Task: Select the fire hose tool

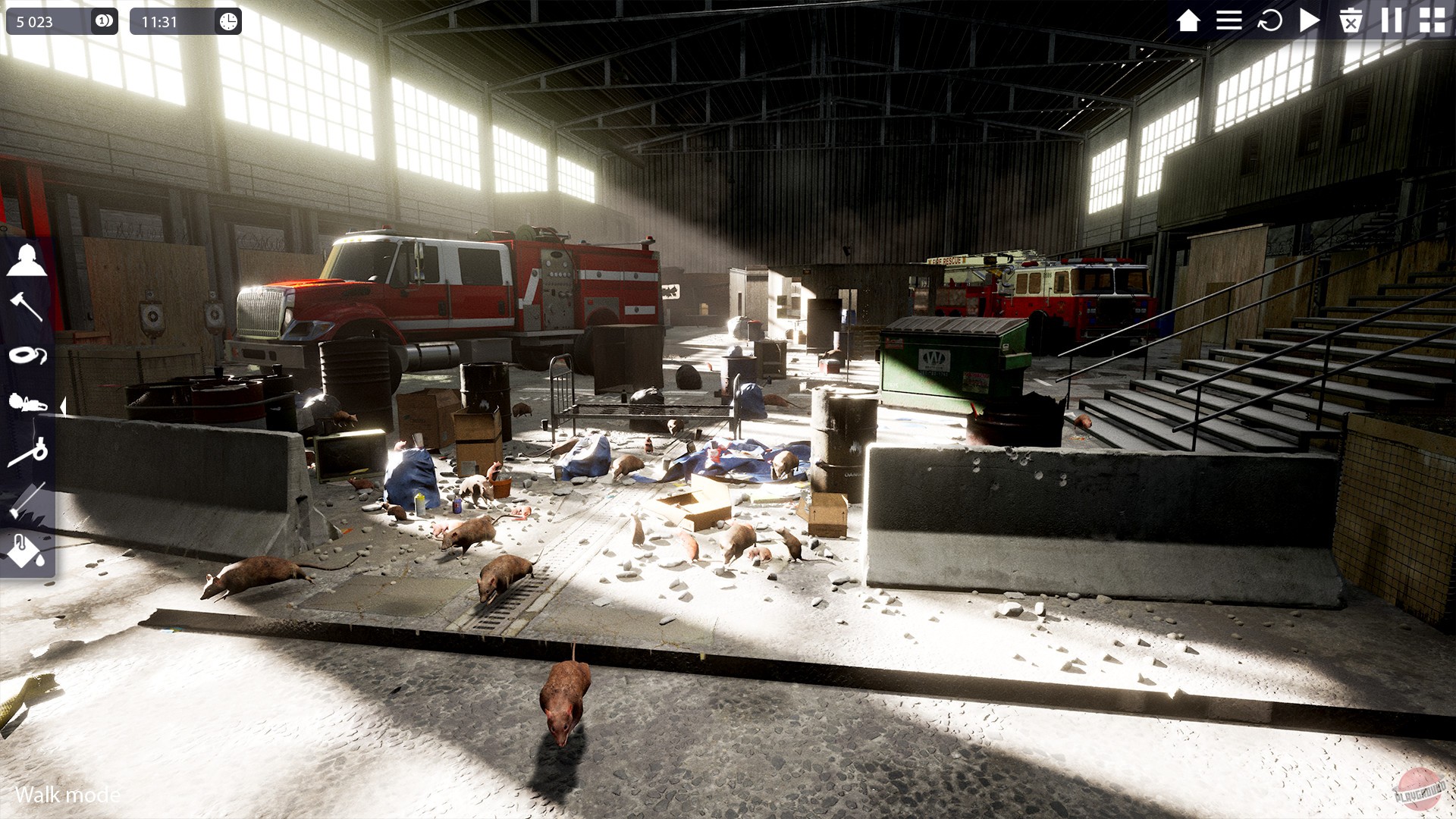Action: 27,356
